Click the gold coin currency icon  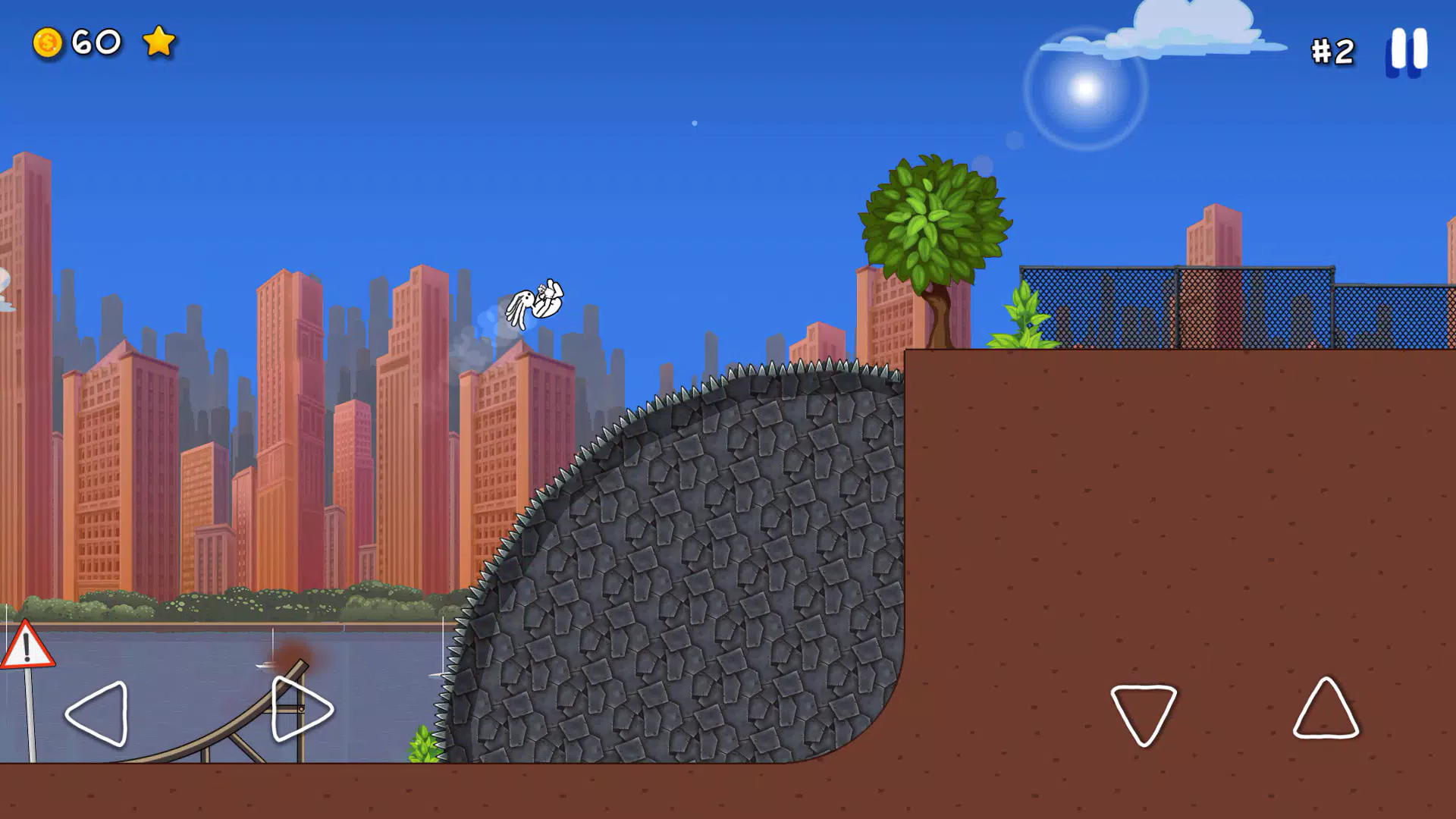tap(47, 43)
